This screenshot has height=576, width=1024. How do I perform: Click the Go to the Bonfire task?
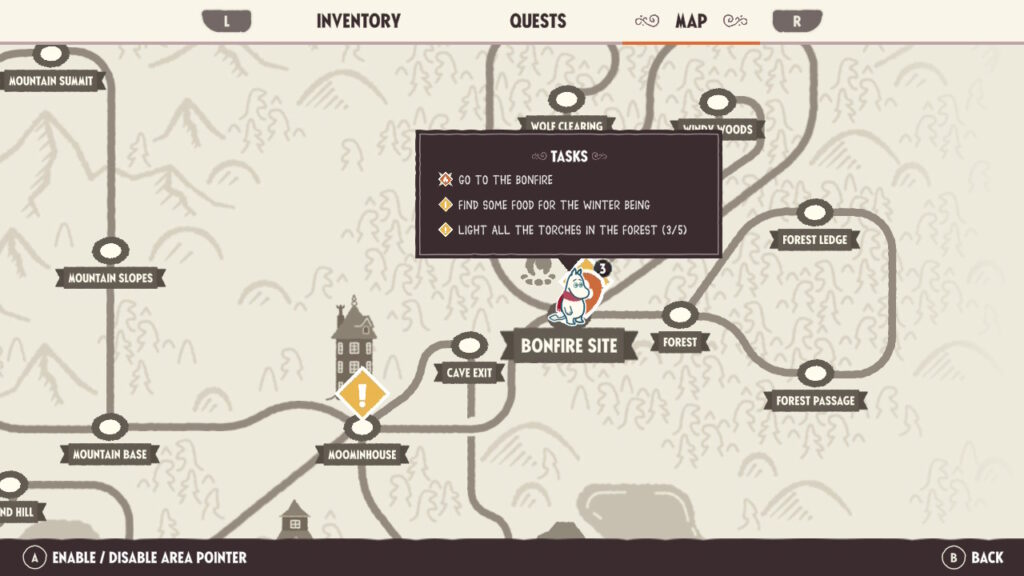(505, 180)
